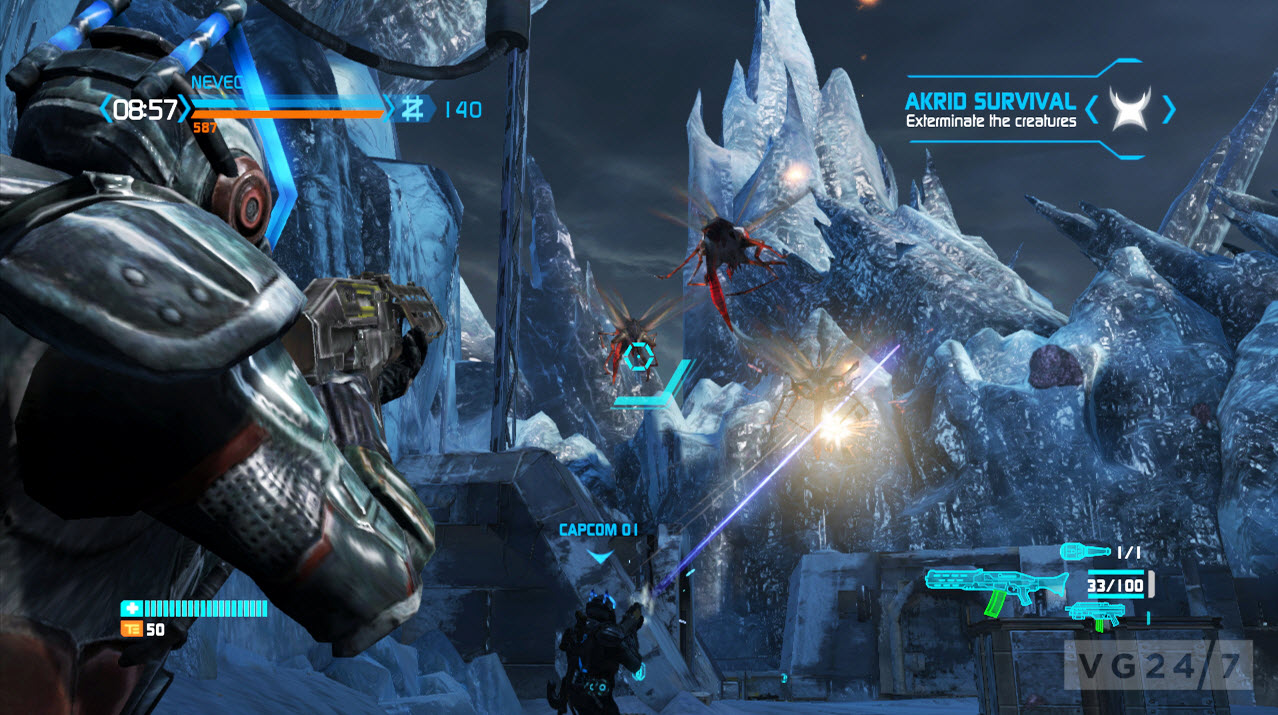This screenshot has height=715, width=1278.
Task: Click the health cross icon
Action: point(130,608)
